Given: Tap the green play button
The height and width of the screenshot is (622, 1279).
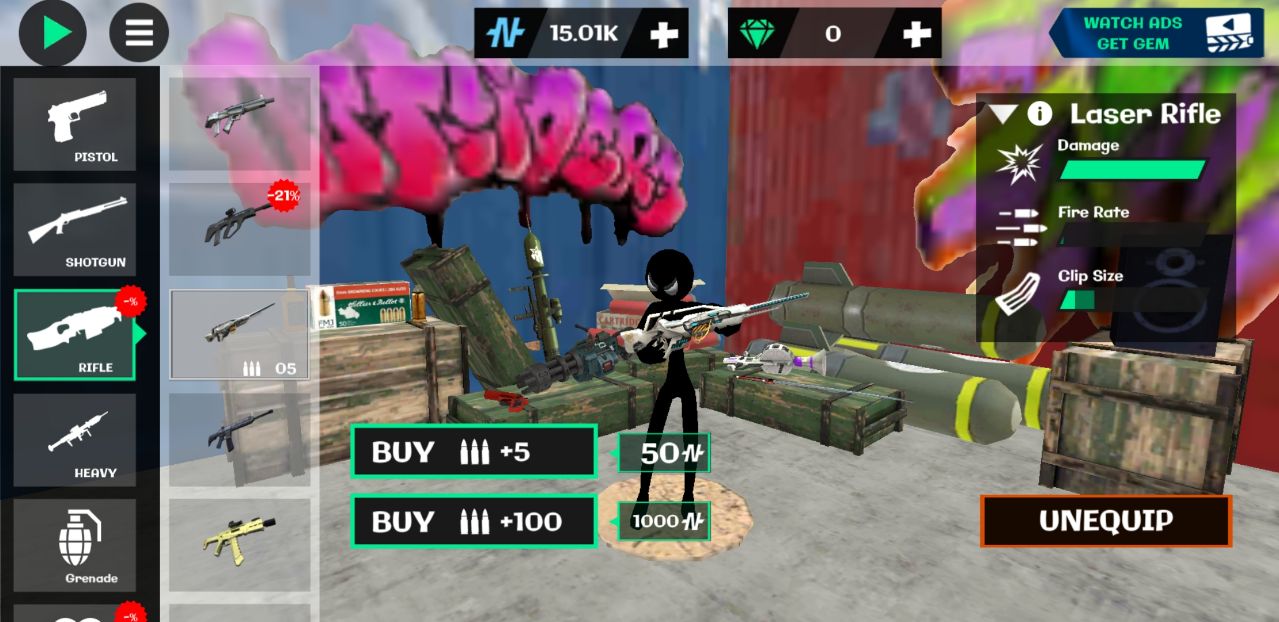Looking at the screenshot, I should [x=53, y=33].
